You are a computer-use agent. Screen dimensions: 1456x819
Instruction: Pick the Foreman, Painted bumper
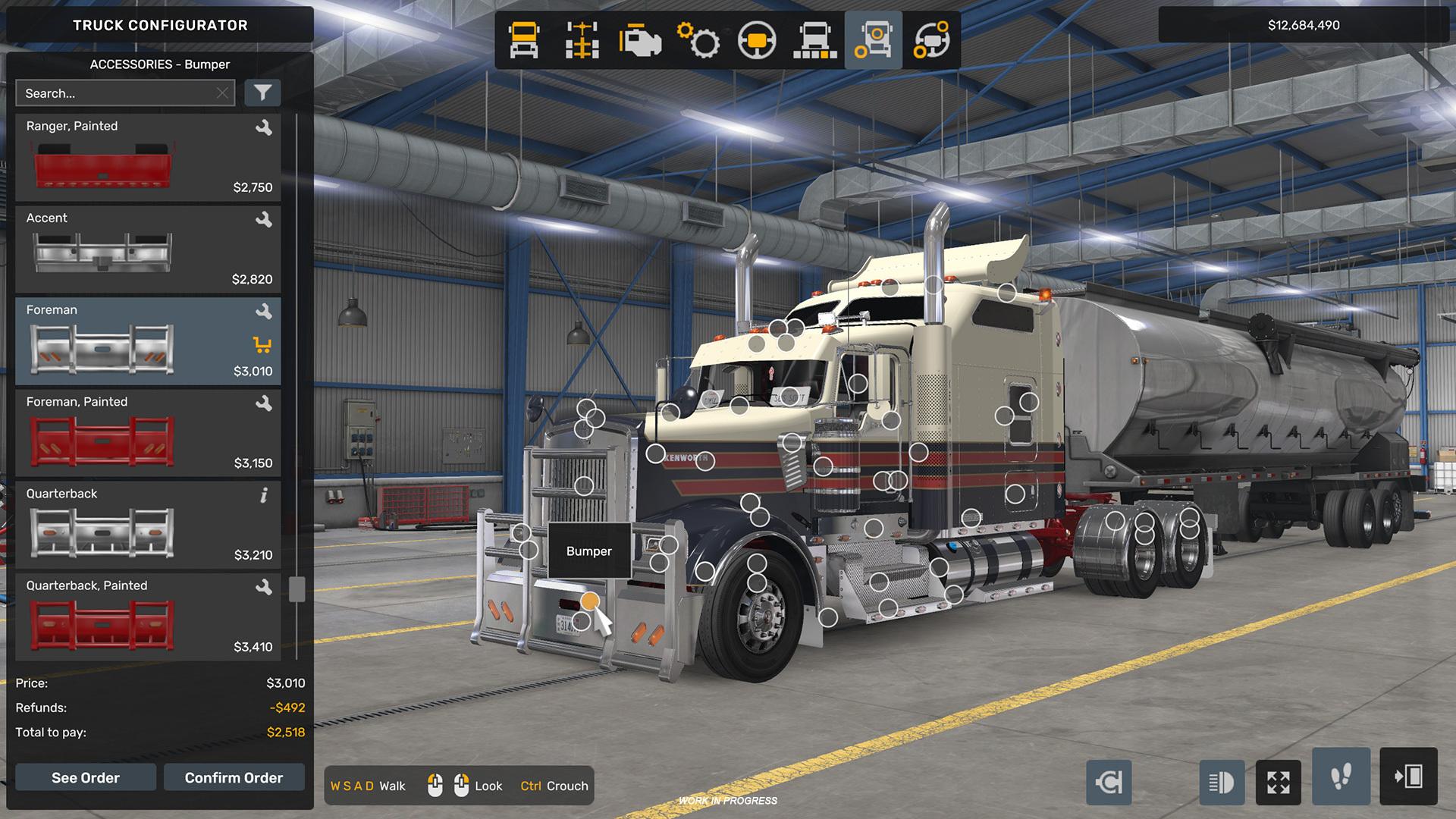148,433
